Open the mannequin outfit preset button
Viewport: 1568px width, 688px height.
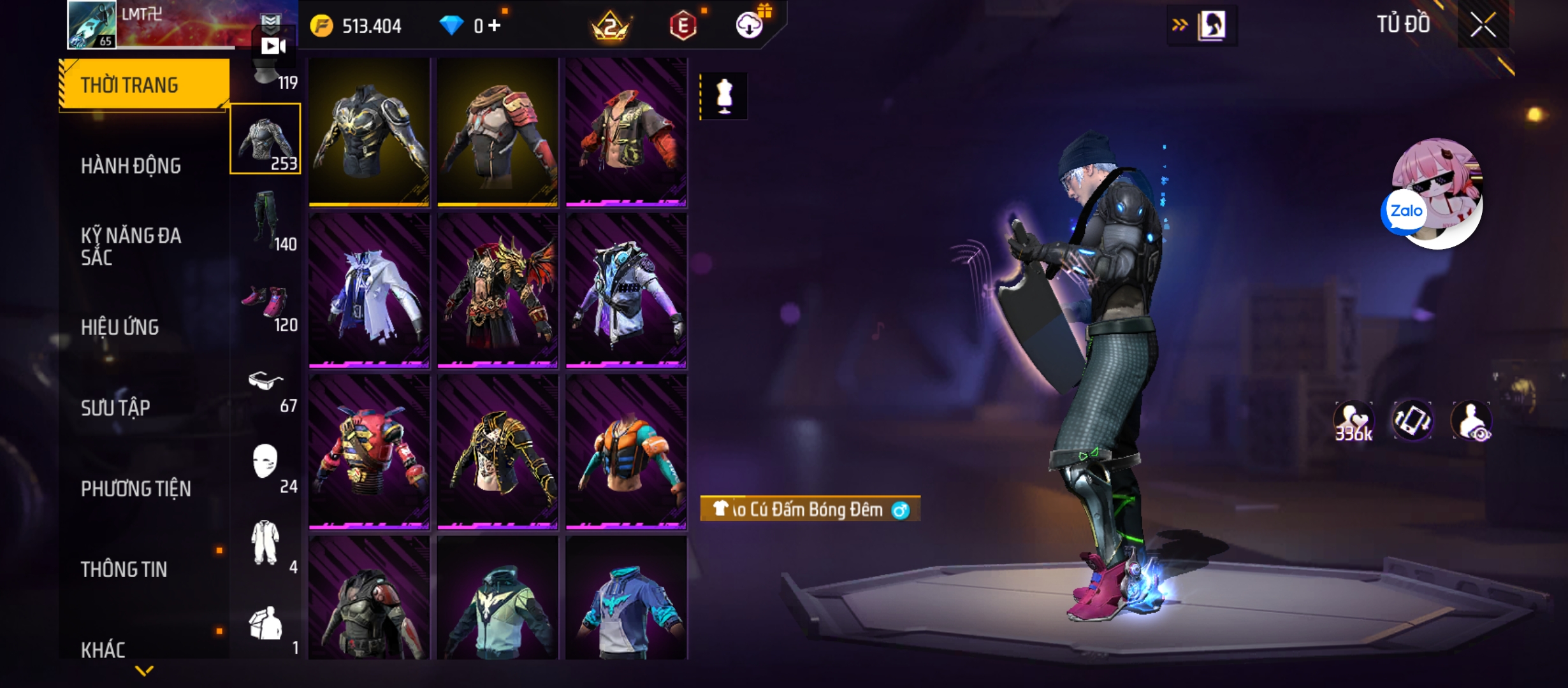(x=724, y=96)
